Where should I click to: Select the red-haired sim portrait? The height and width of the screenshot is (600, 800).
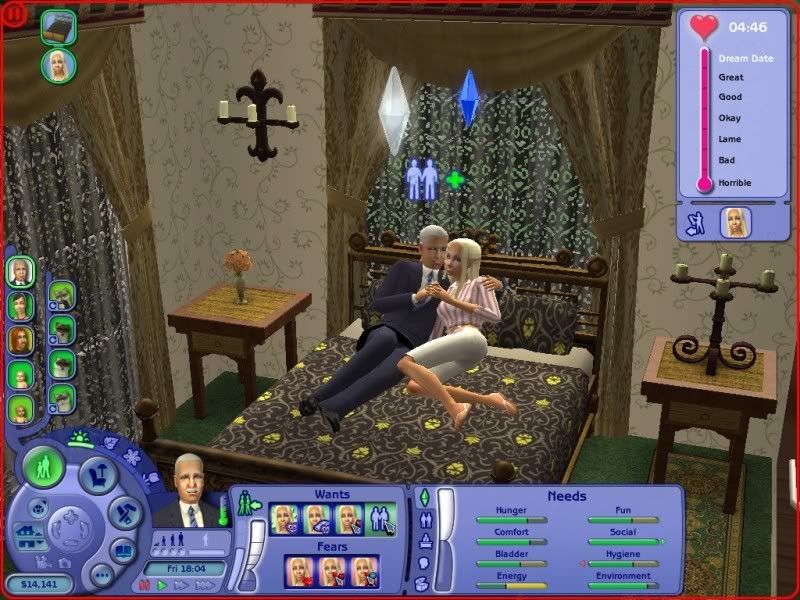[20, 340]
